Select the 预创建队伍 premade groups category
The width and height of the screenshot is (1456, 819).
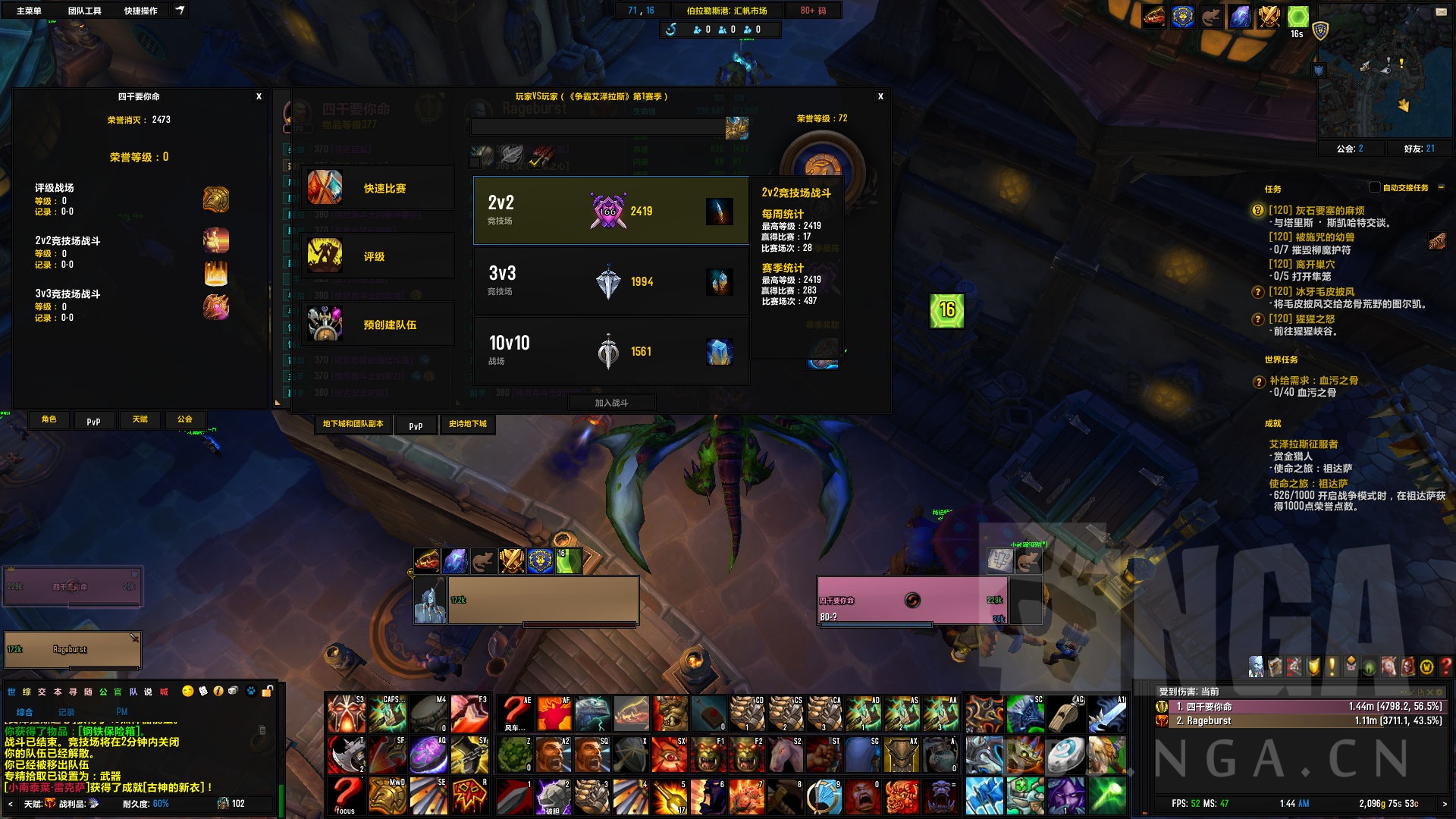click(x=377, y=325)
